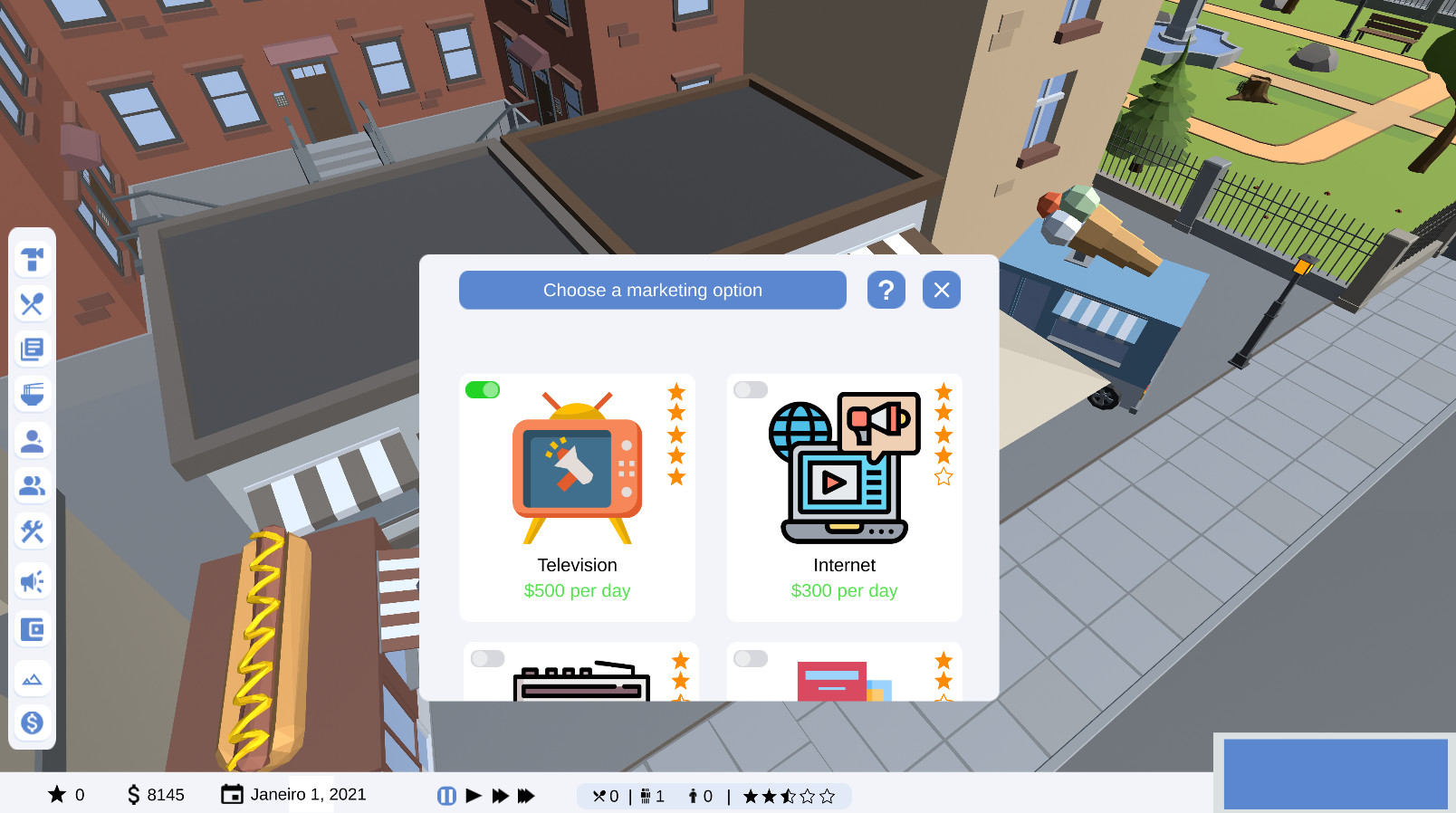Screen dimensions: 1456x813
Task: Open the hire staff person icon
Action: coord(33,441)
